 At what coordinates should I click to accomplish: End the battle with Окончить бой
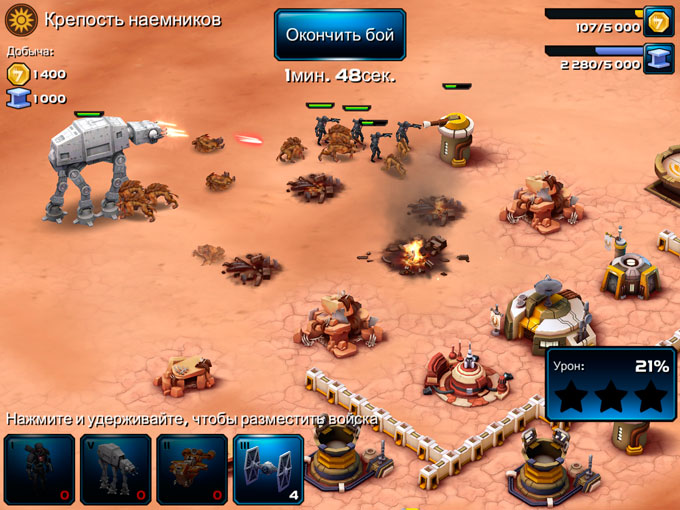[x=340, y=35]
